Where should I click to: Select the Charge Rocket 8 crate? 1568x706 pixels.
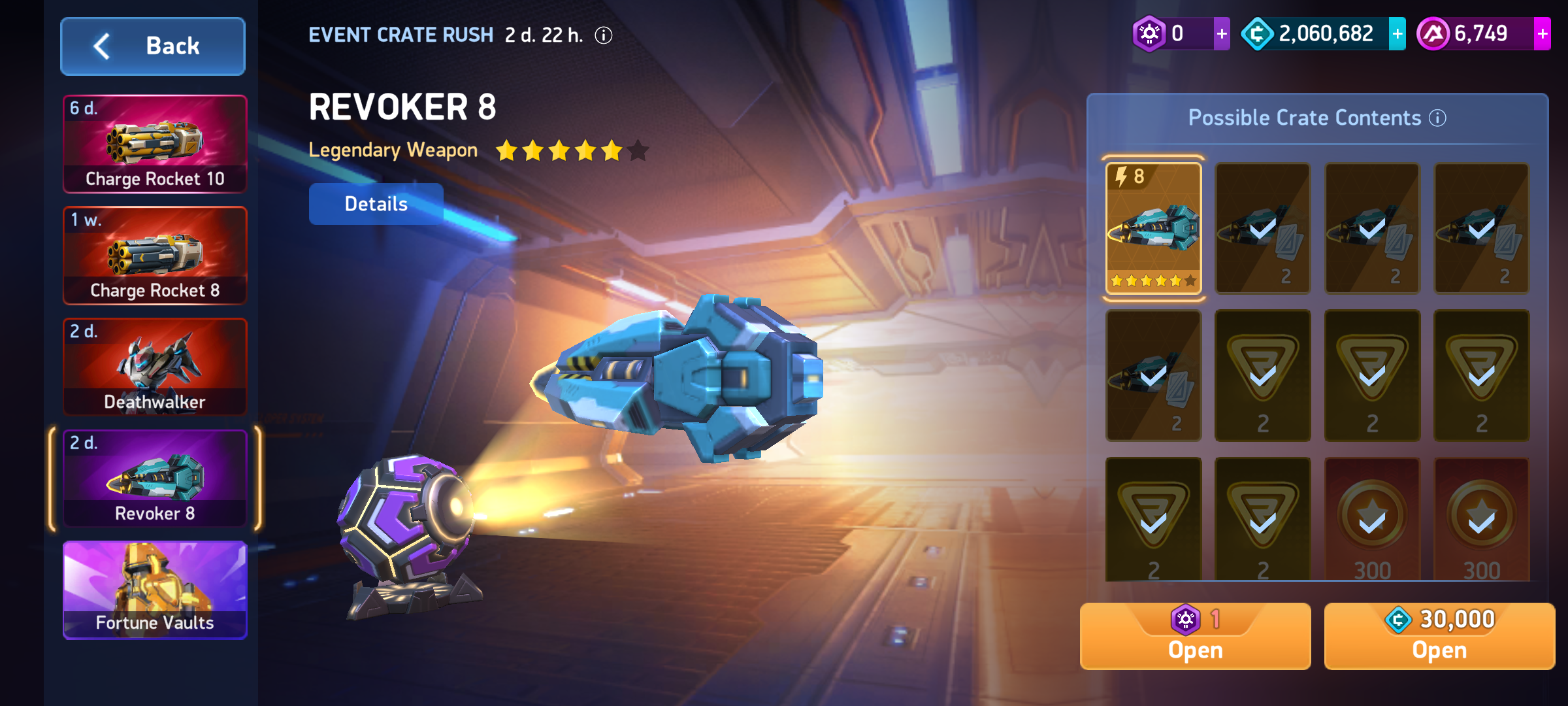(155, 256)
